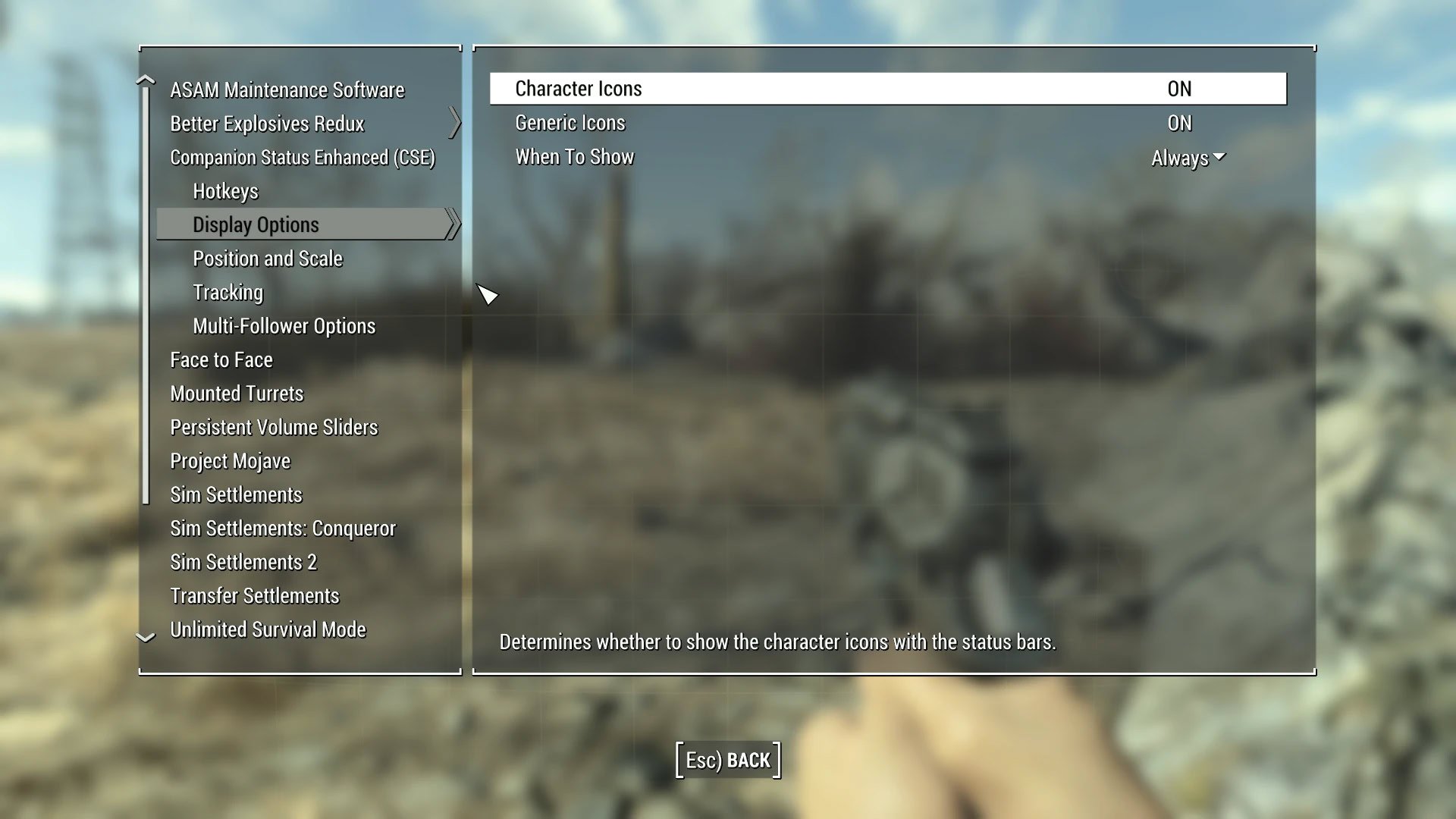Choose Companion Status Enhanced (CSE) entry
This screenshot has width=1456, height=819.
click(302, 158)
